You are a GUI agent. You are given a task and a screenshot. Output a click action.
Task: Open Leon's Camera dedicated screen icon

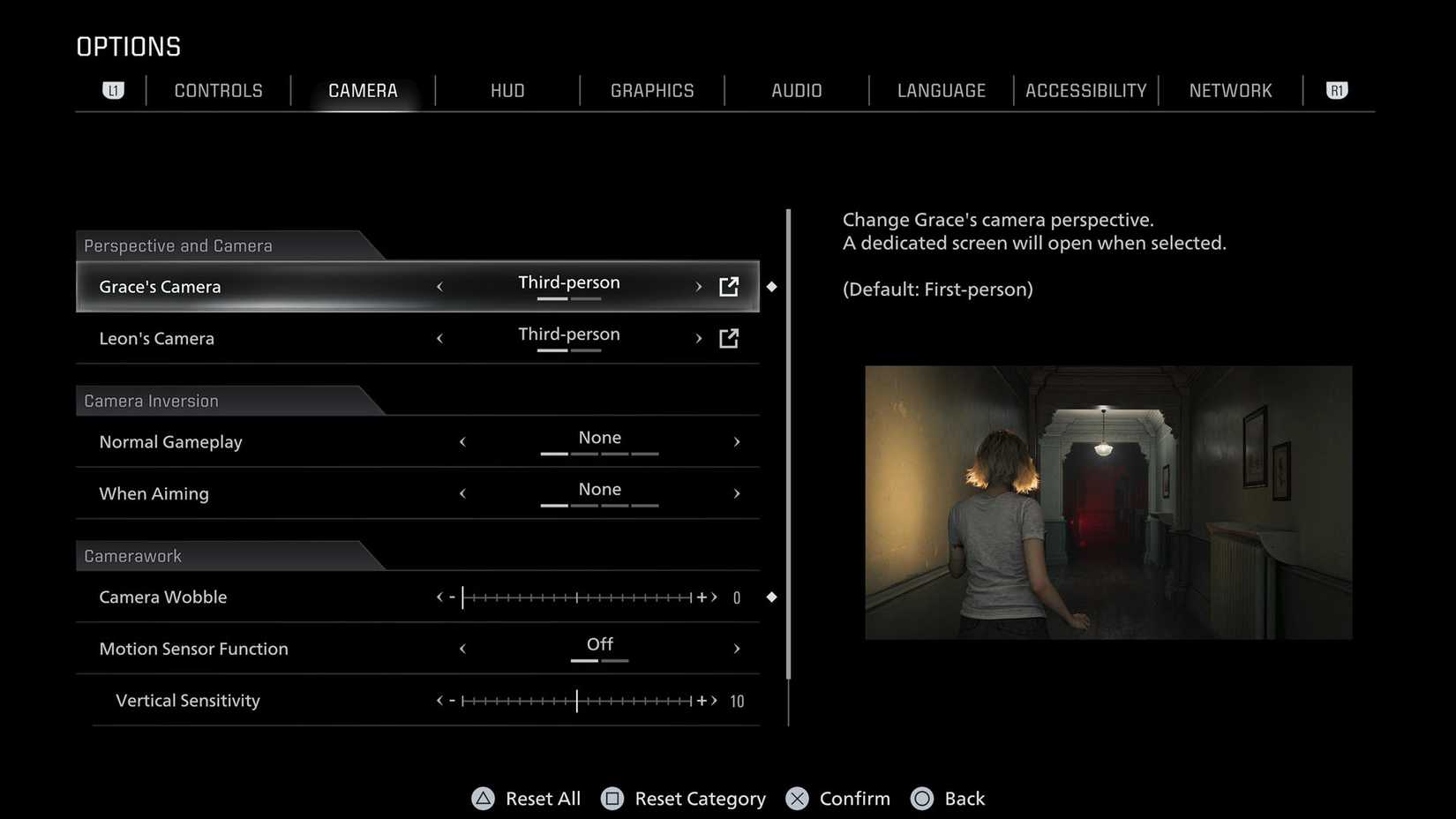(729, 338)
